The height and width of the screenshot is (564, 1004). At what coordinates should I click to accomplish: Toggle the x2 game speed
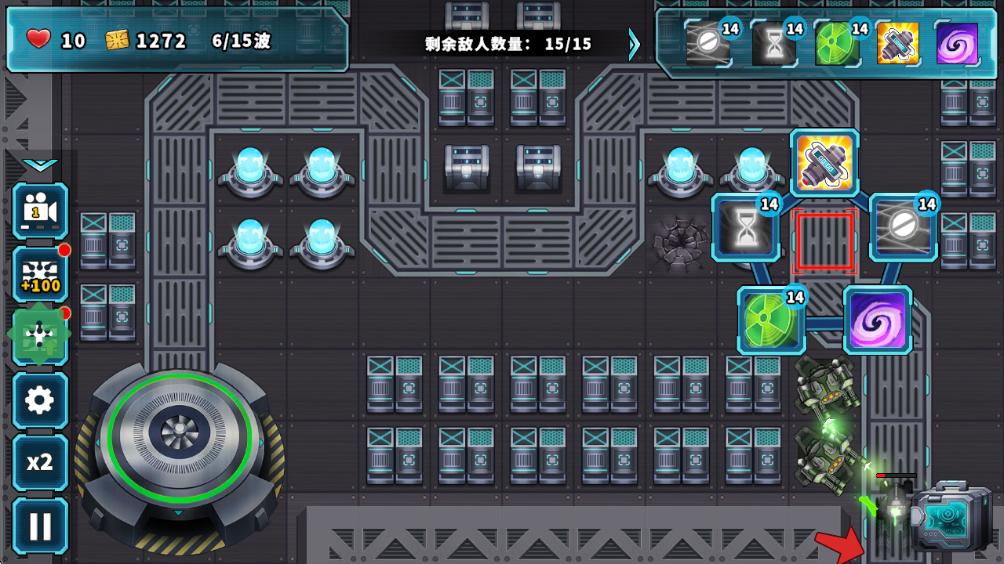point(40,462)
